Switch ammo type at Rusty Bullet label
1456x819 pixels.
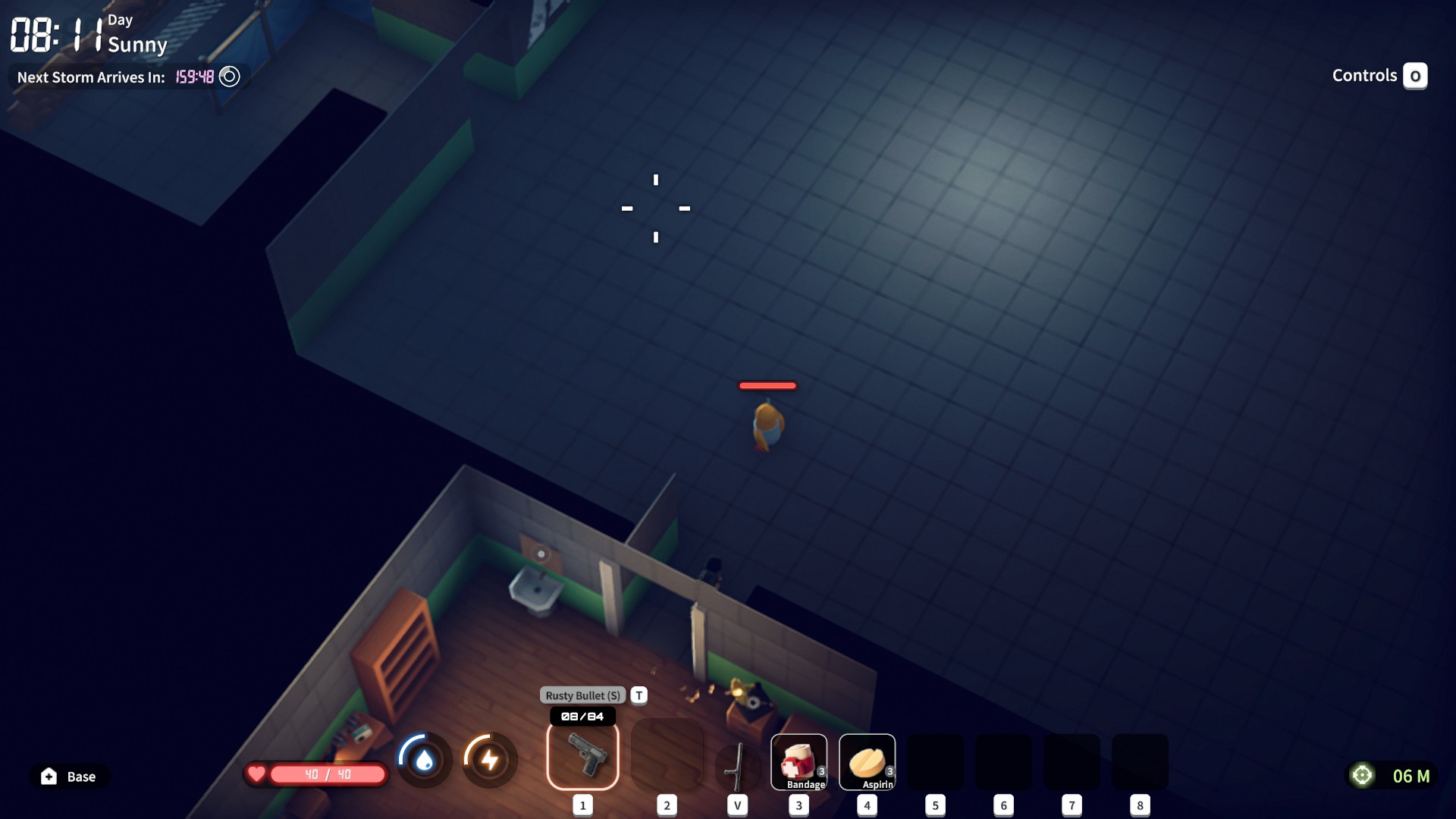pos(582,695)
